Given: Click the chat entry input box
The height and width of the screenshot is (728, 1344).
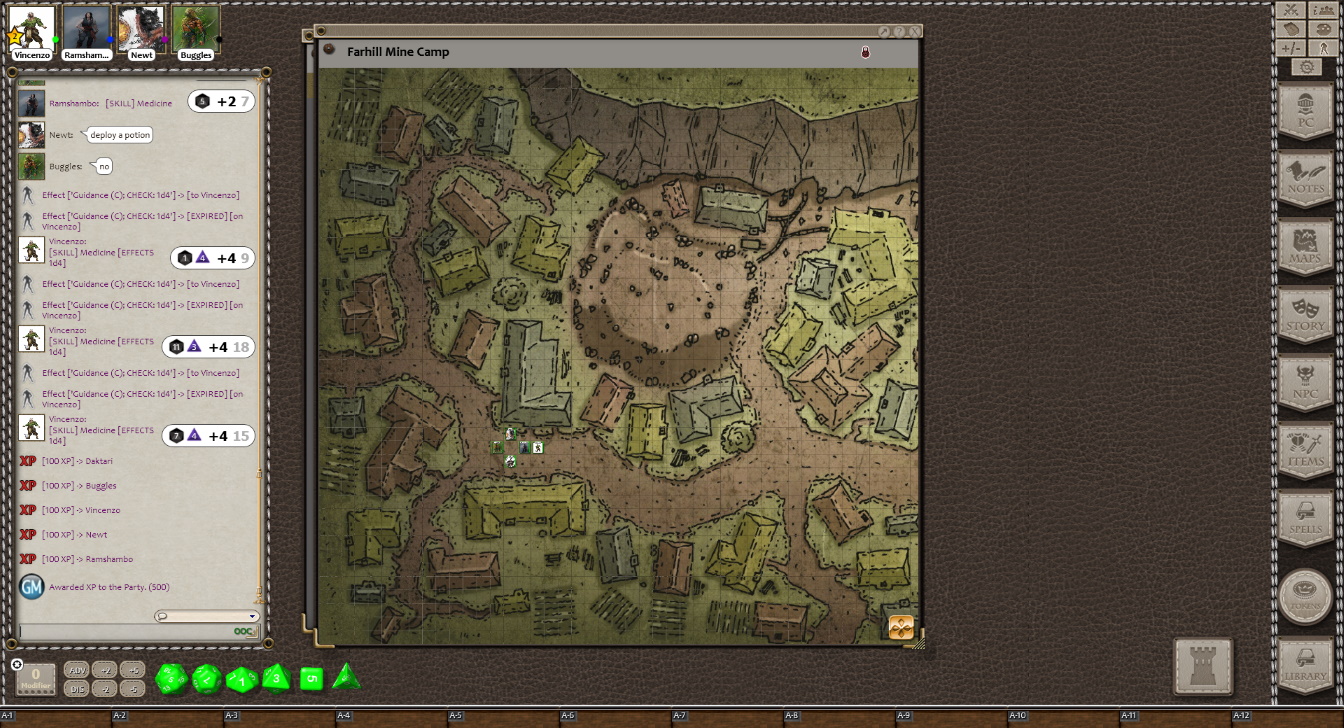Looking at the screenshot, I should pos(125,632).
